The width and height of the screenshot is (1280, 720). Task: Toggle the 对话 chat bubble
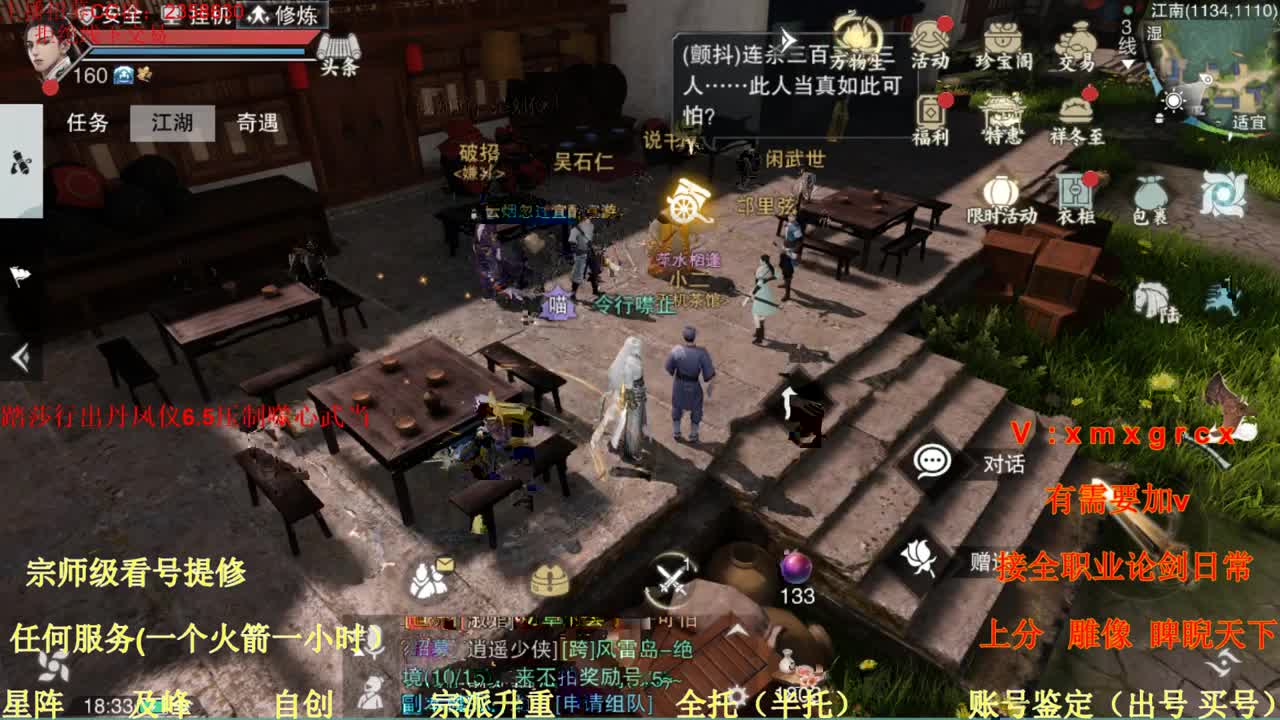pyautogui.click(x=933, y=460)
